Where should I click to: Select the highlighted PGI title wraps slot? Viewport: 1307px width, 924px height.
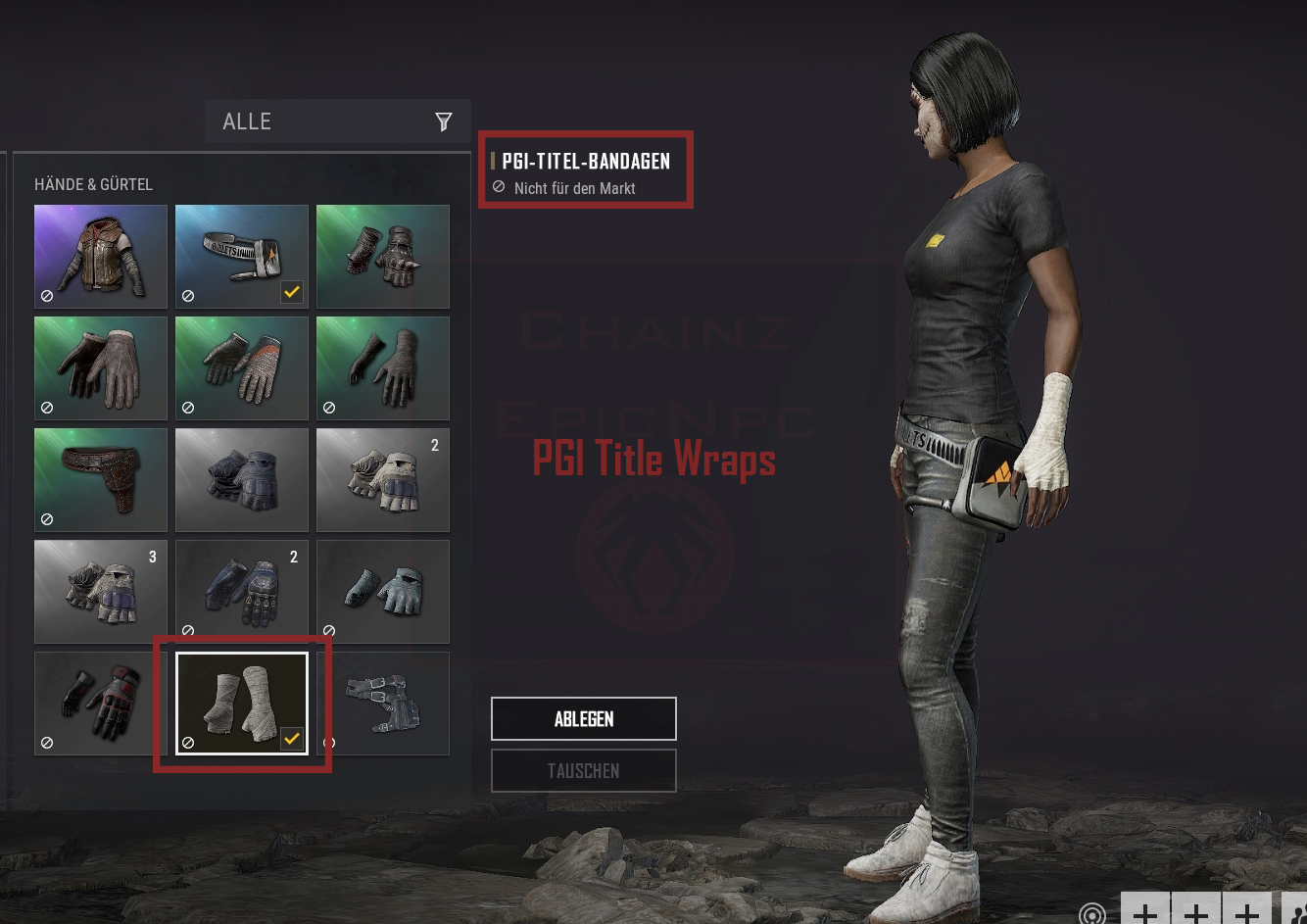pos(242,704)
